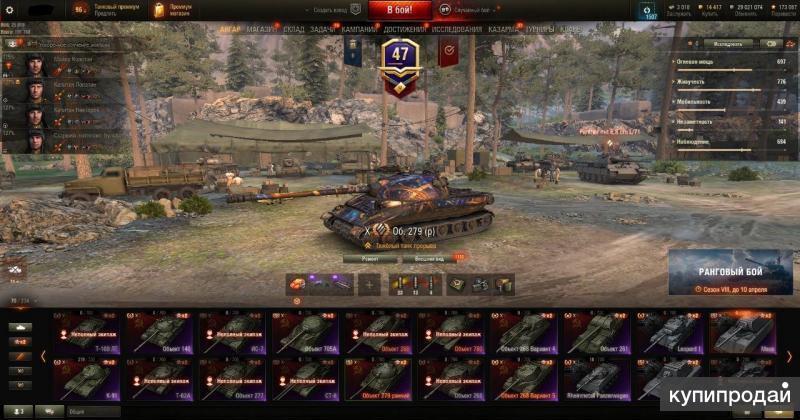Open the «Задачи» tab
This screenshot has width=800, height=420.
click(x=324, y=30)
